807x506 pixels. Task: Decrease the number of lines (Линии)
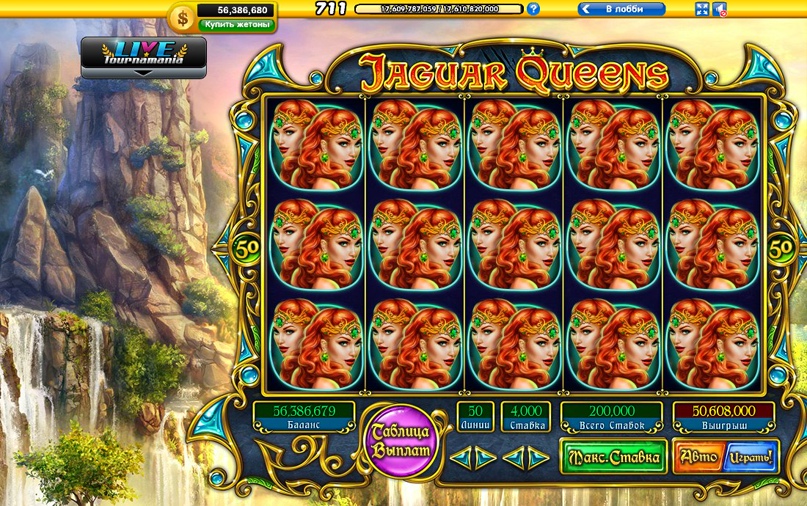pos(459,458)
